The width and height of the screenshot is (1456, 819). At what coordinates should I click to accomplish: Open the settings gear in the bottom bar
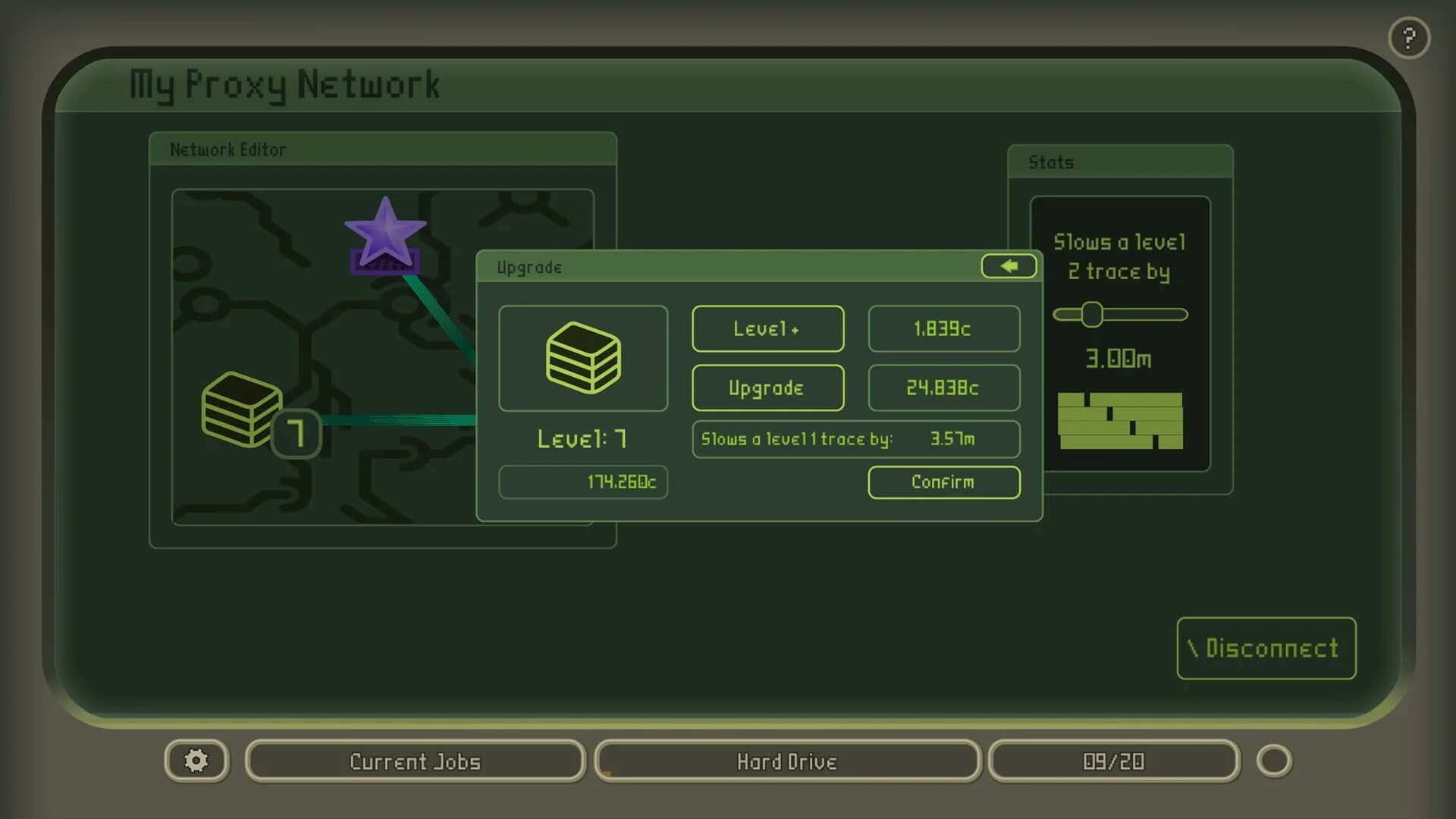(196, 761)
